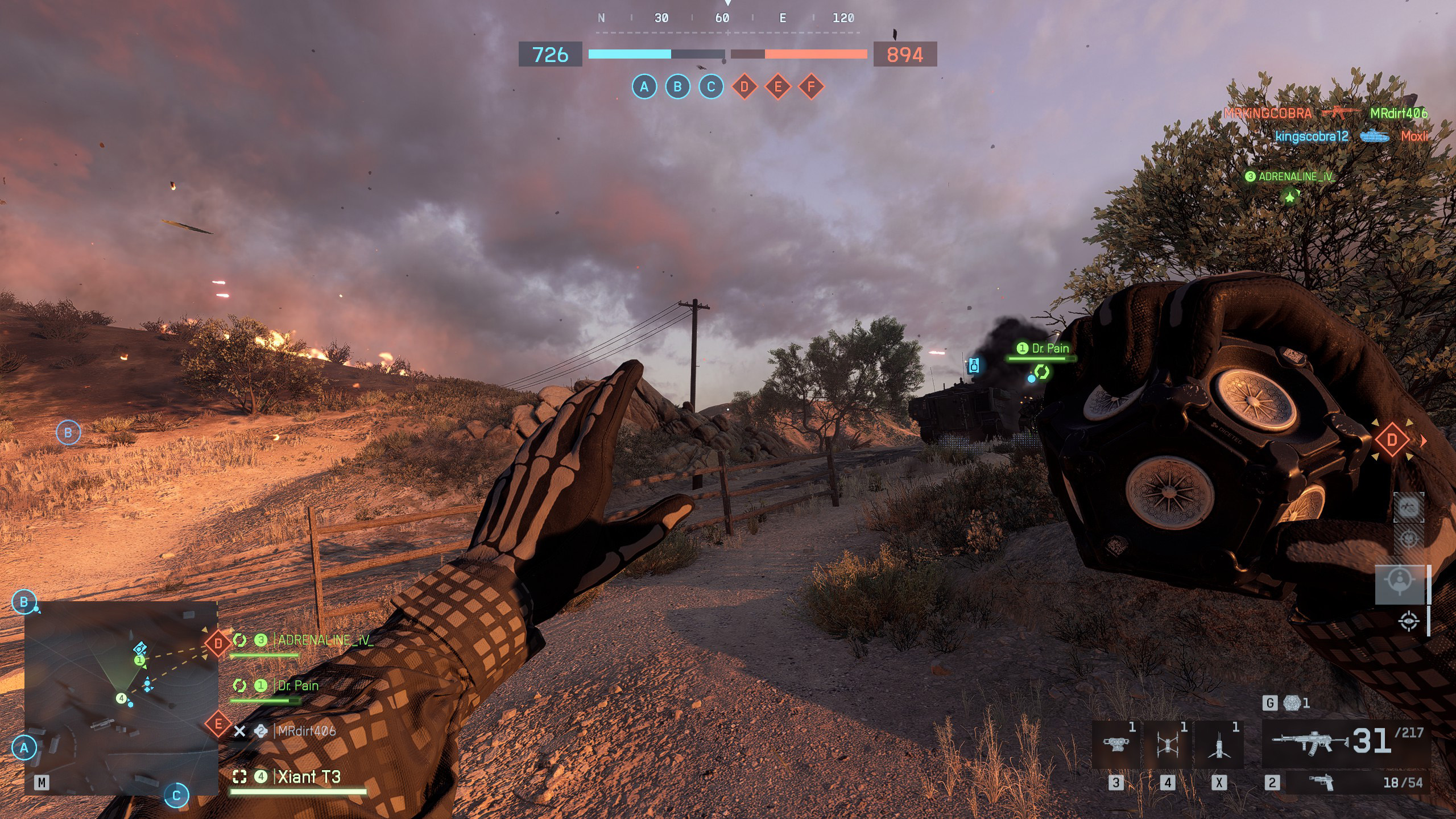Switch to the sidearm pistol slot
Viewport: 1456px width, 819px height.
pyautogui.click(x=1321, y=783)
